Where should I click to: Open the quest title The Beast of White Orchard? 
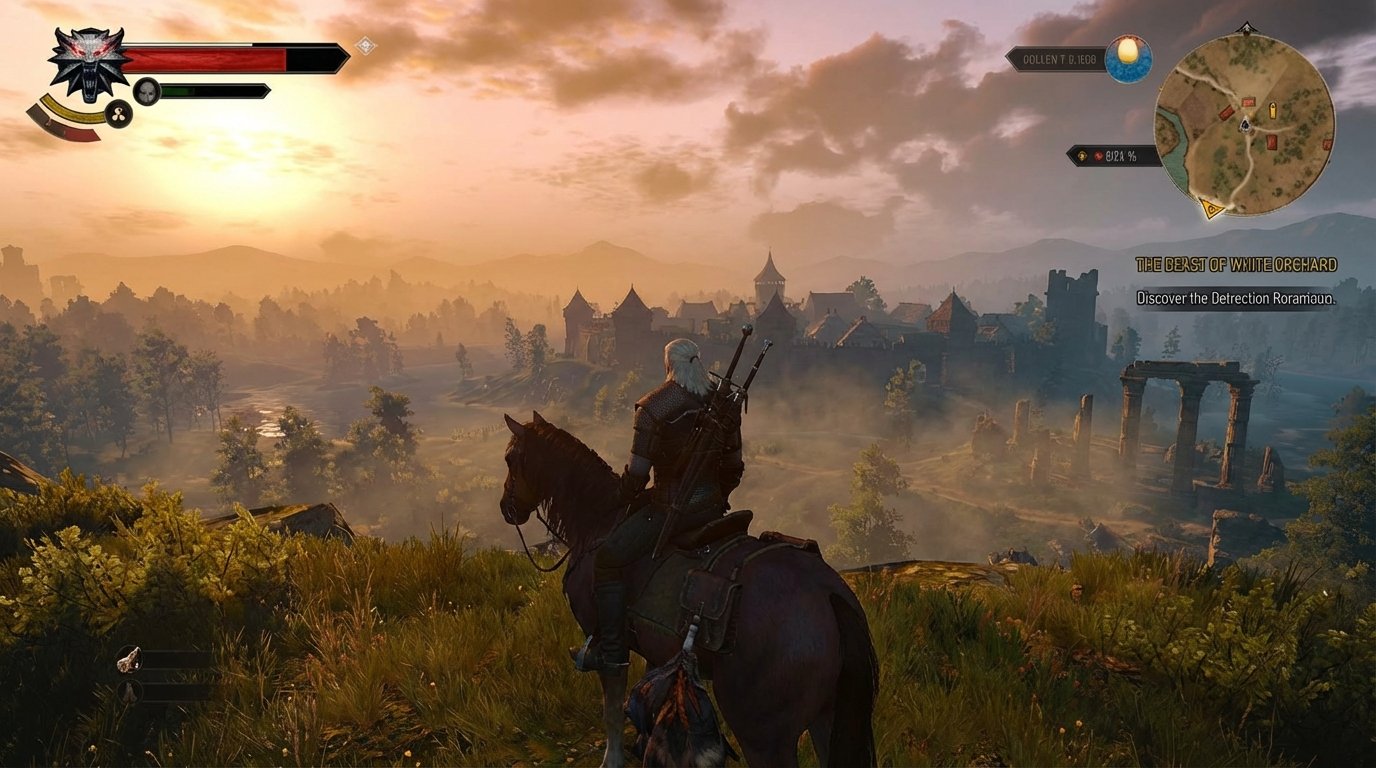pyautogui.click(x=1237, y=264)
